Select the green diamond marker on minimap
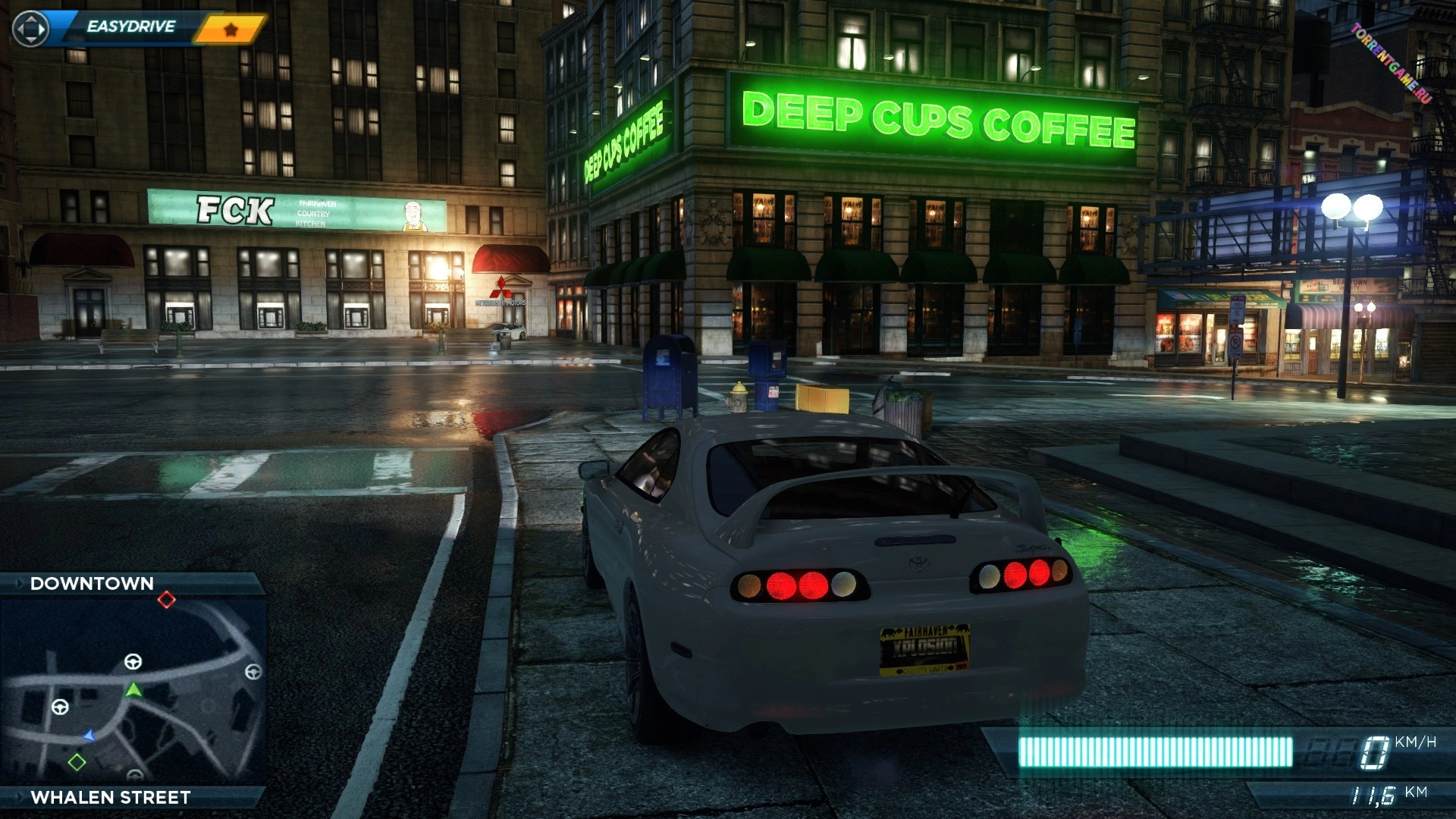The height and width of the screenshot is (819, 1456). [x=77, y=761]
